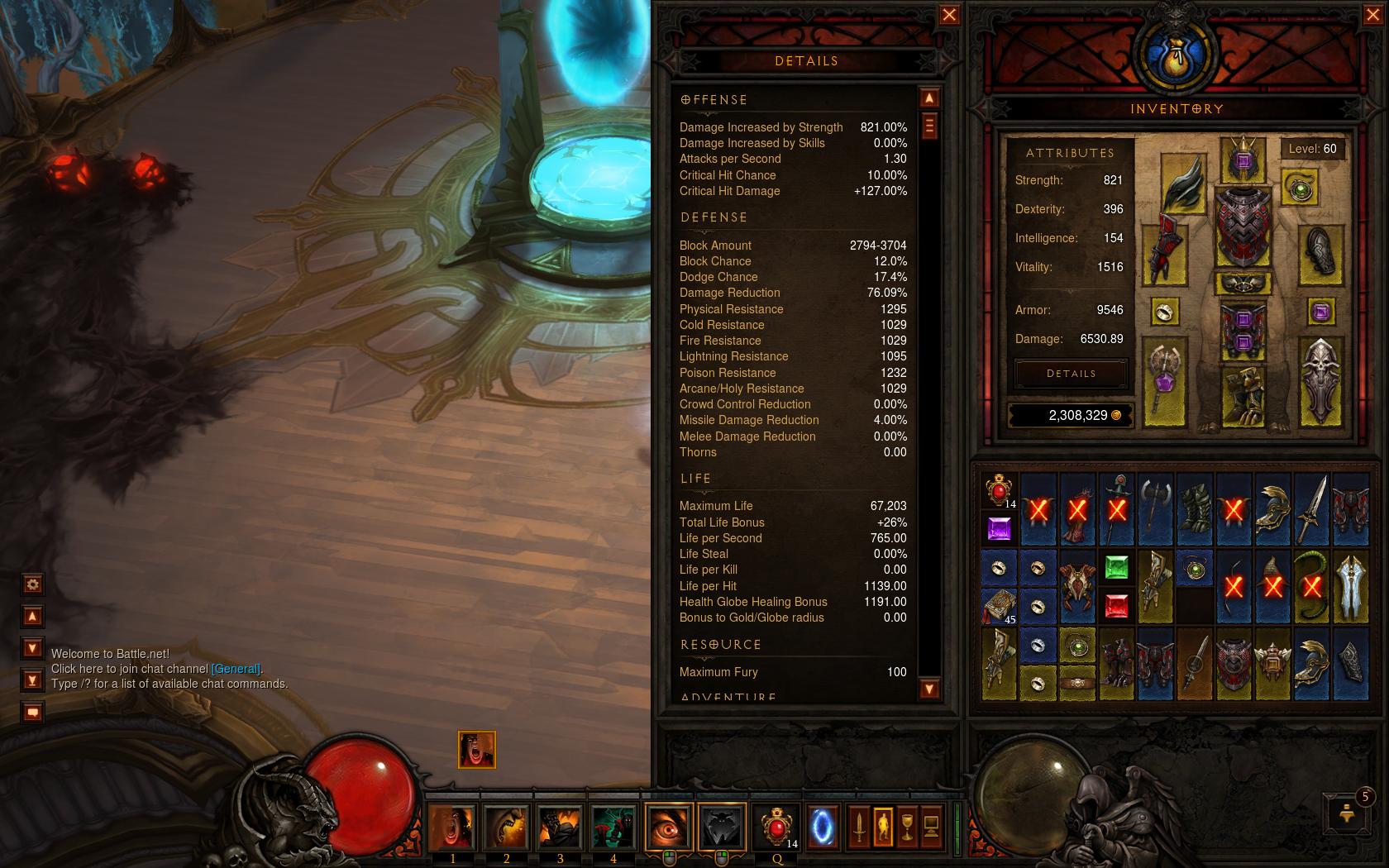Select the equipped boots slot

coord(1243,397)
